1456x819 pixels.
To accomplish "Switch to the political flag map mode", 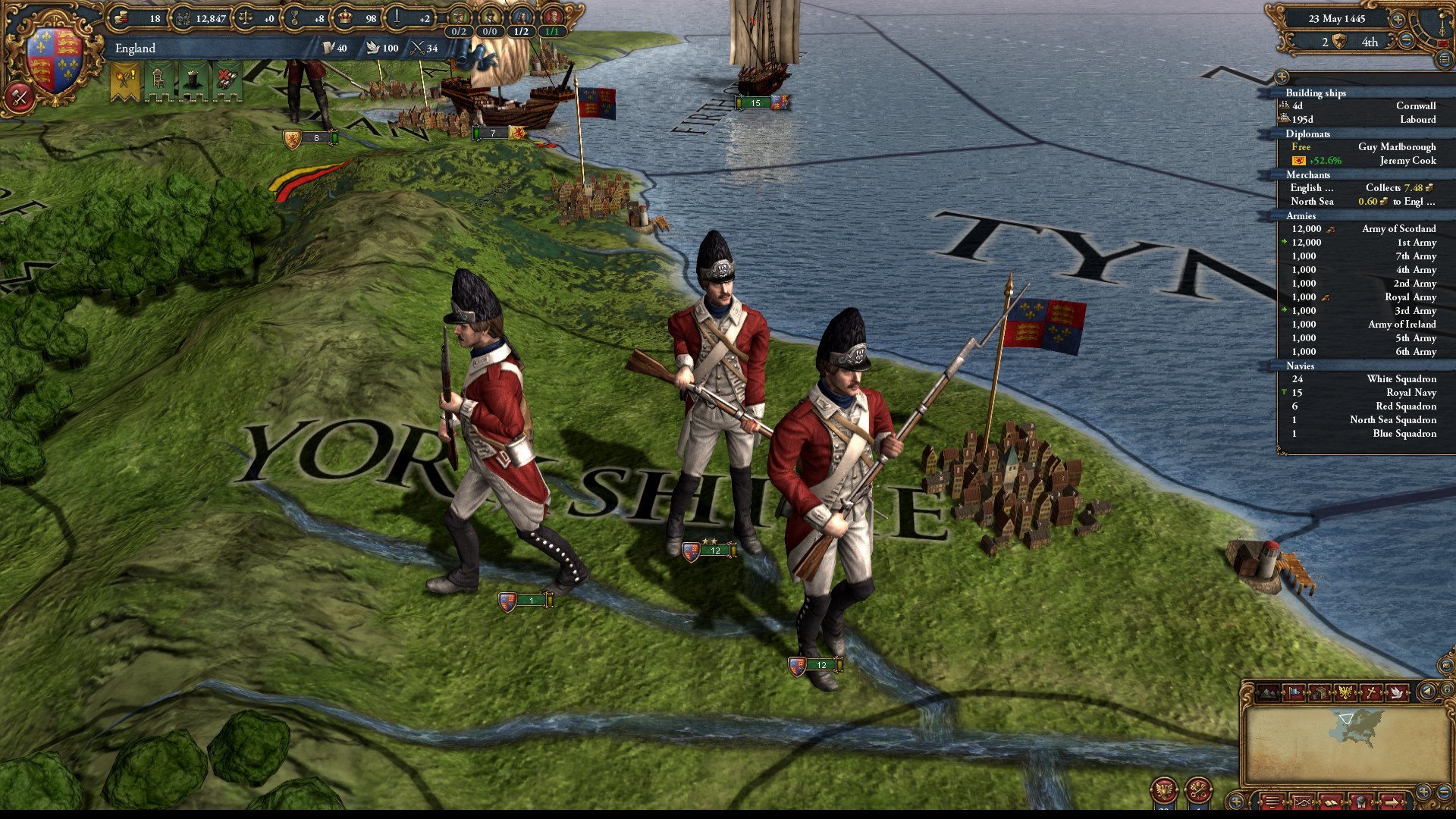I will (x=1294, y=692).
